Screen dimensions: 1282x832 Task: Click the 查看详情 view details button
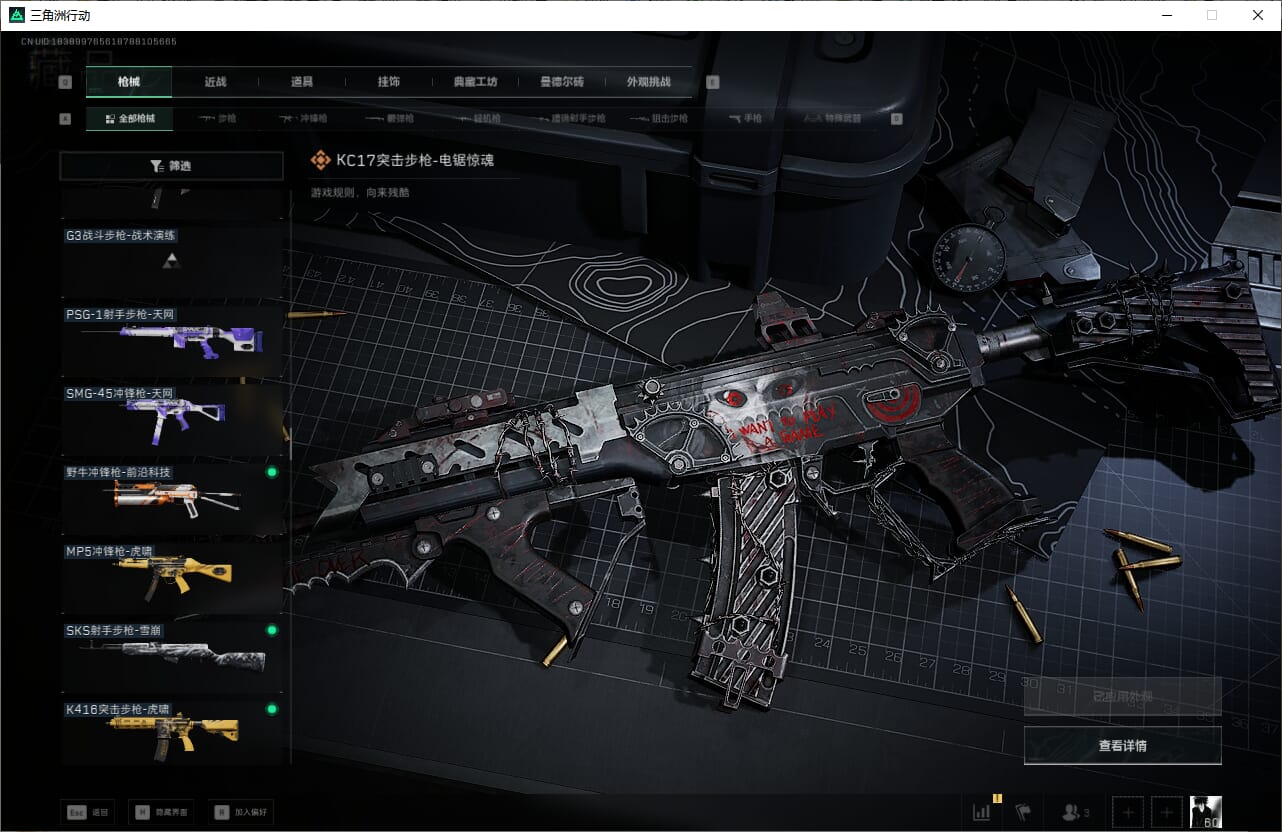pos(1122,745)
